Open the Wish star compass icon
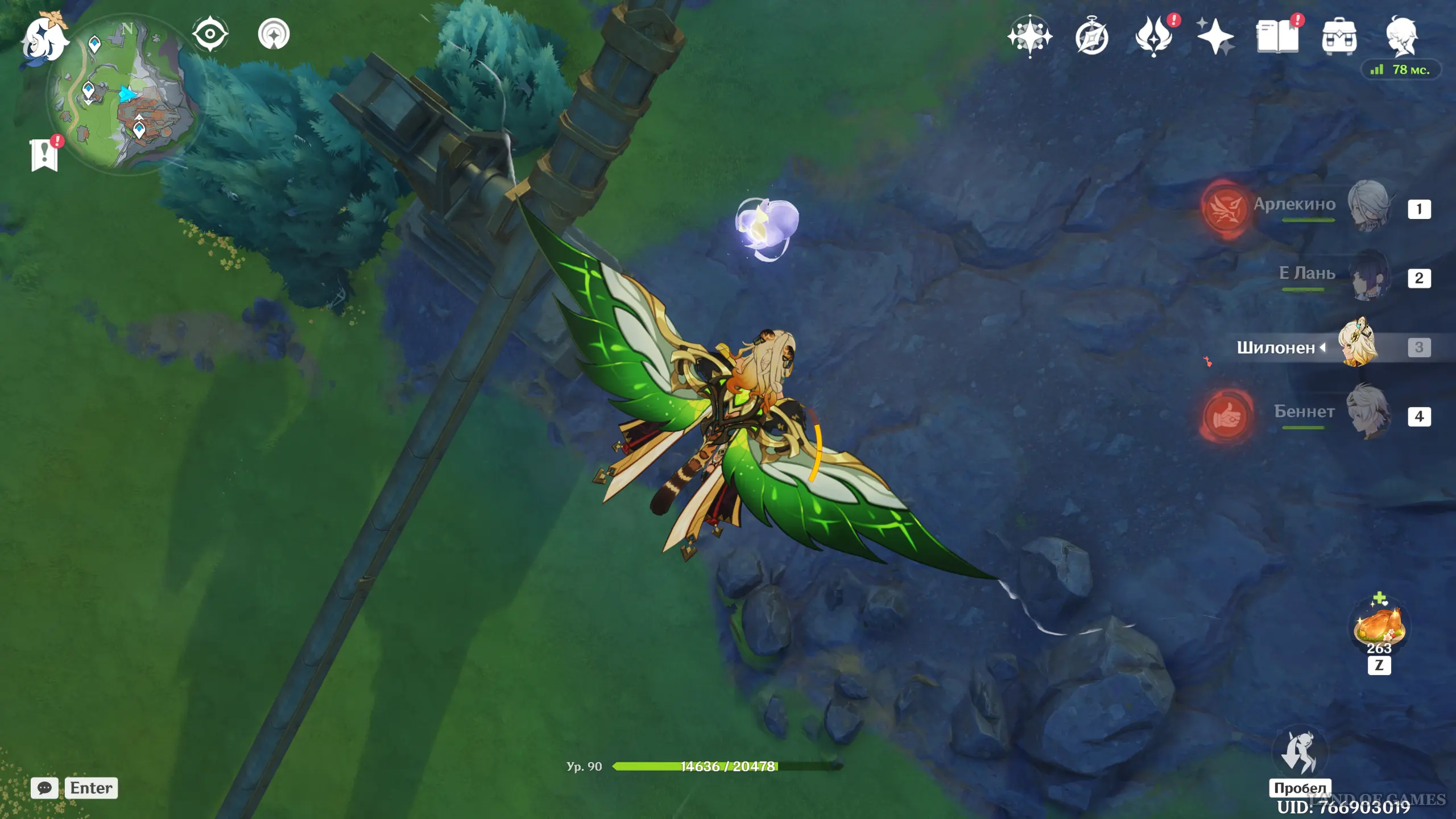Viewport: 1456px width, 819px height. click(1029, 37)
